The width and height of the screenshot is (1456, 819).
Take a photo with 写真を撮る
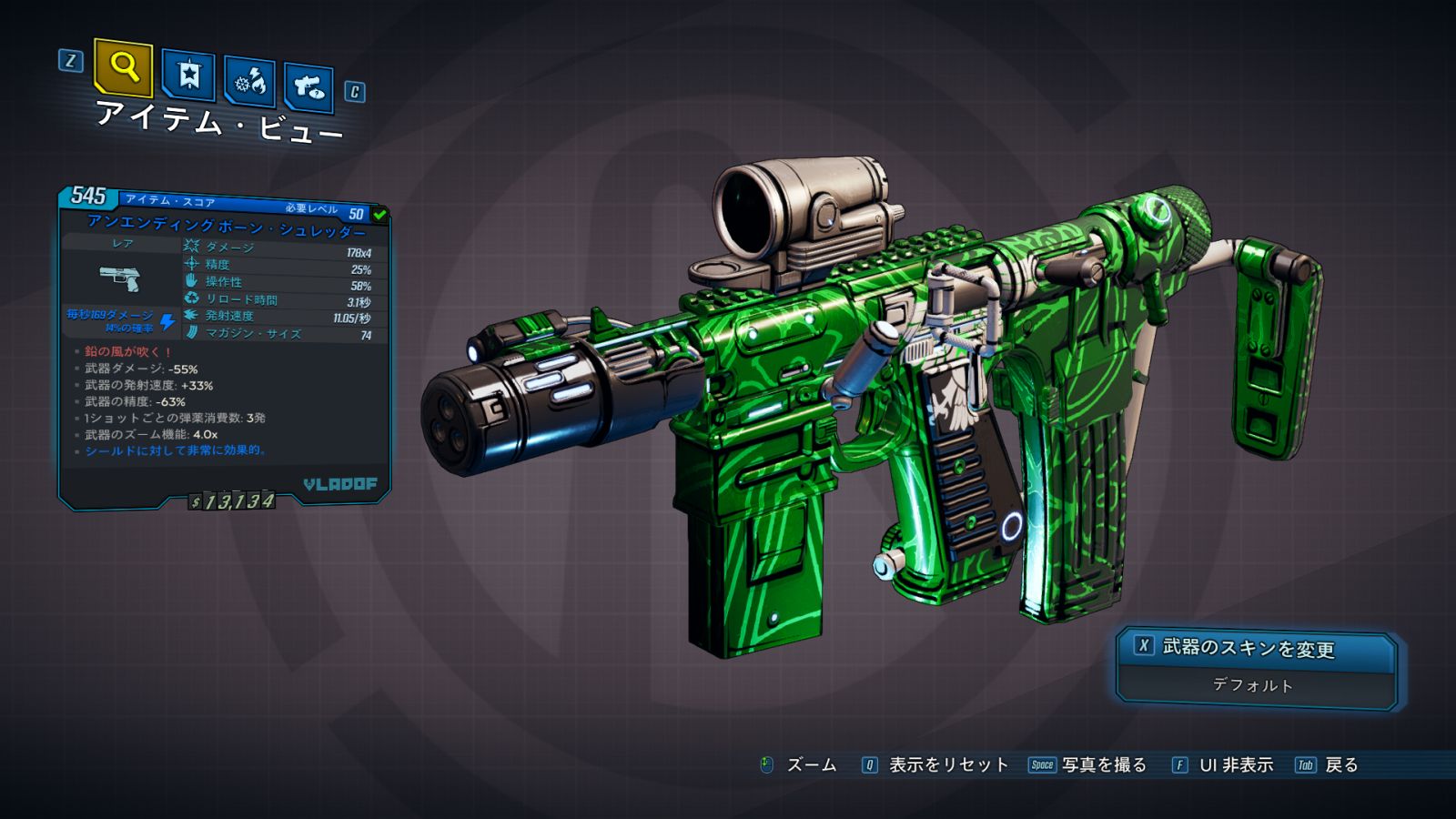click(x=1103, y=765)
